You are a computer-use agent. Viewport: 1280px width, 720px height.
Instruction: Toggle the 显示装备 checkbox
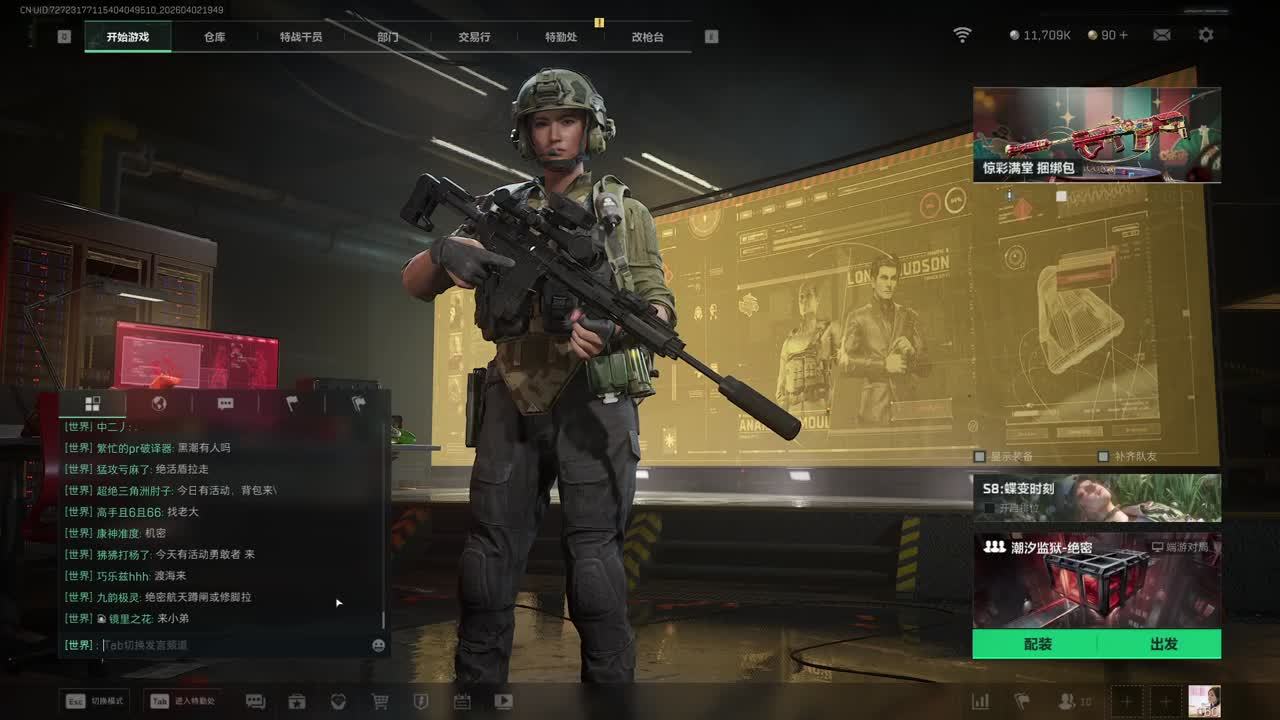tap(980, 456)
